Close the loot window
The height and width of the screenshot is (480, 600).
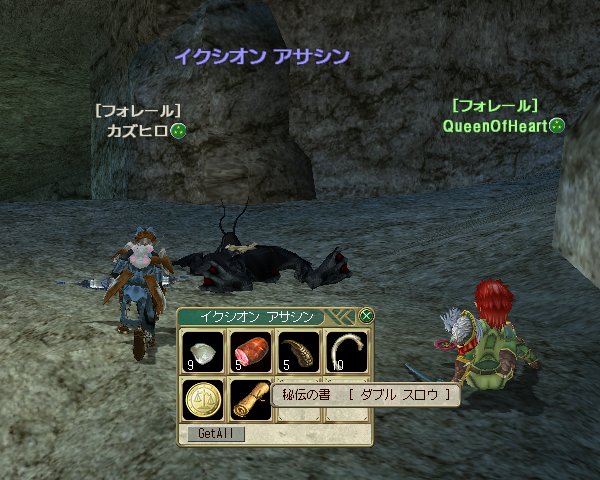pos(366,316)
